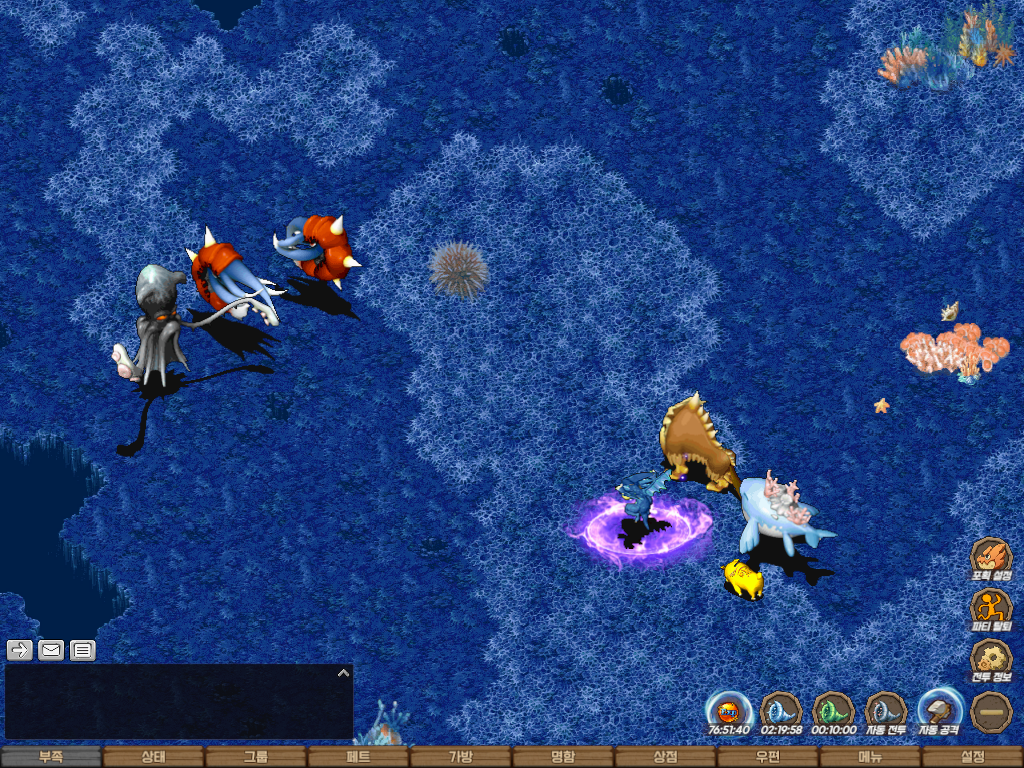Viewport: 1024px width, 768px height.
Task: Open the envelope message button above chat
Action: 51,650
